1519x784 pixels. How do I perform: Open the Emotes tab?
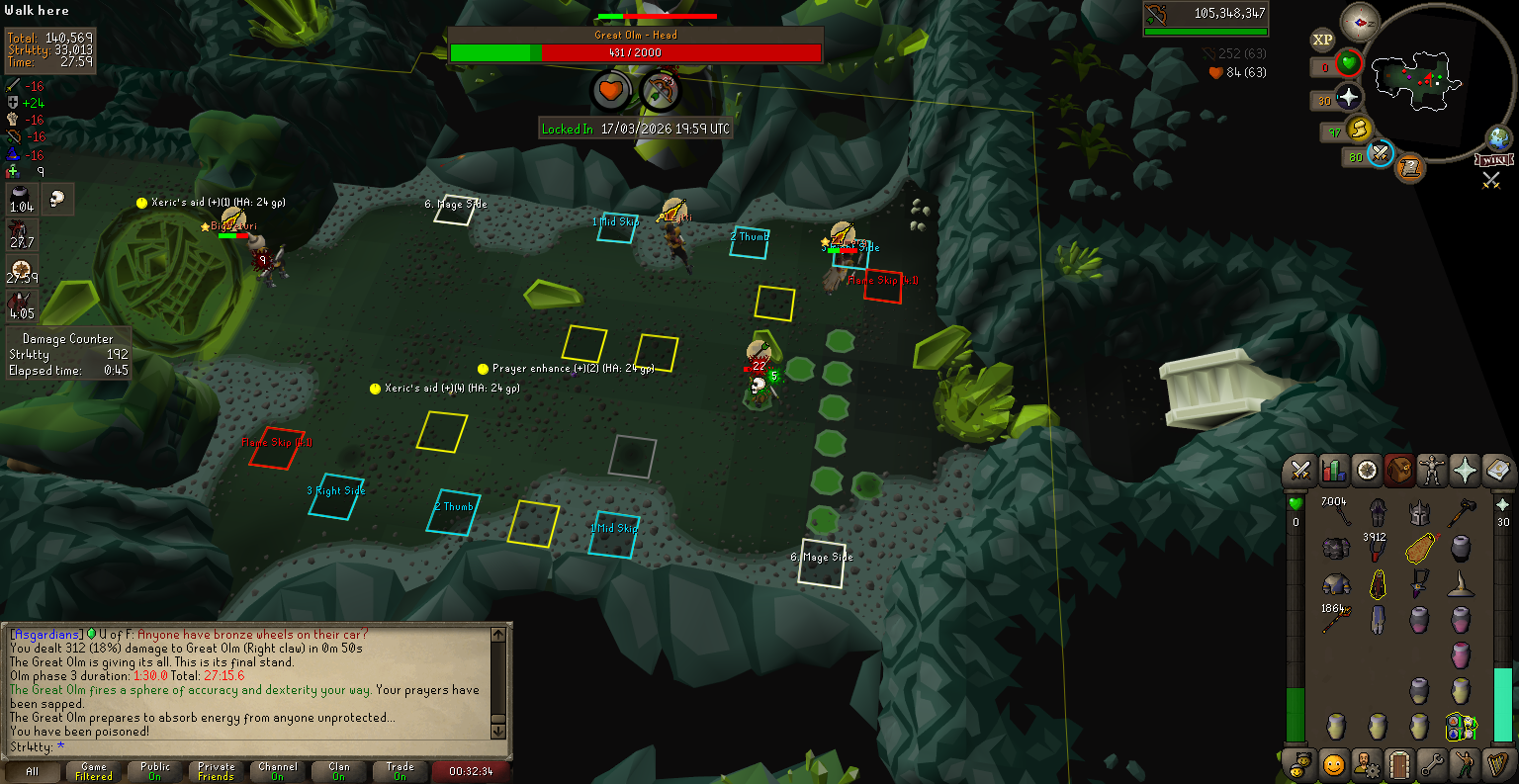pyautogui.click(x=1465, y=763)
